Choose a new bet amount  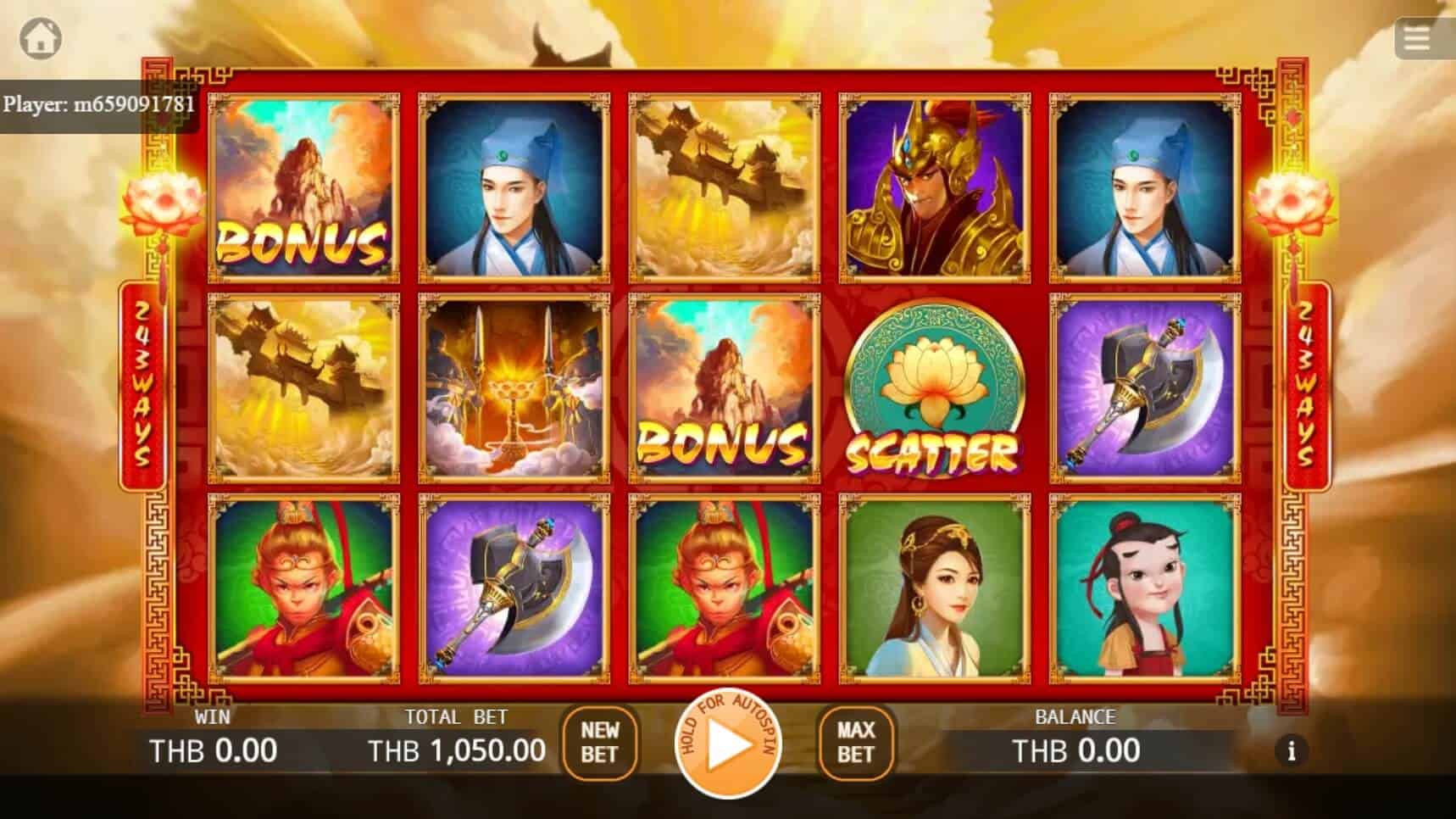(599, 744)
